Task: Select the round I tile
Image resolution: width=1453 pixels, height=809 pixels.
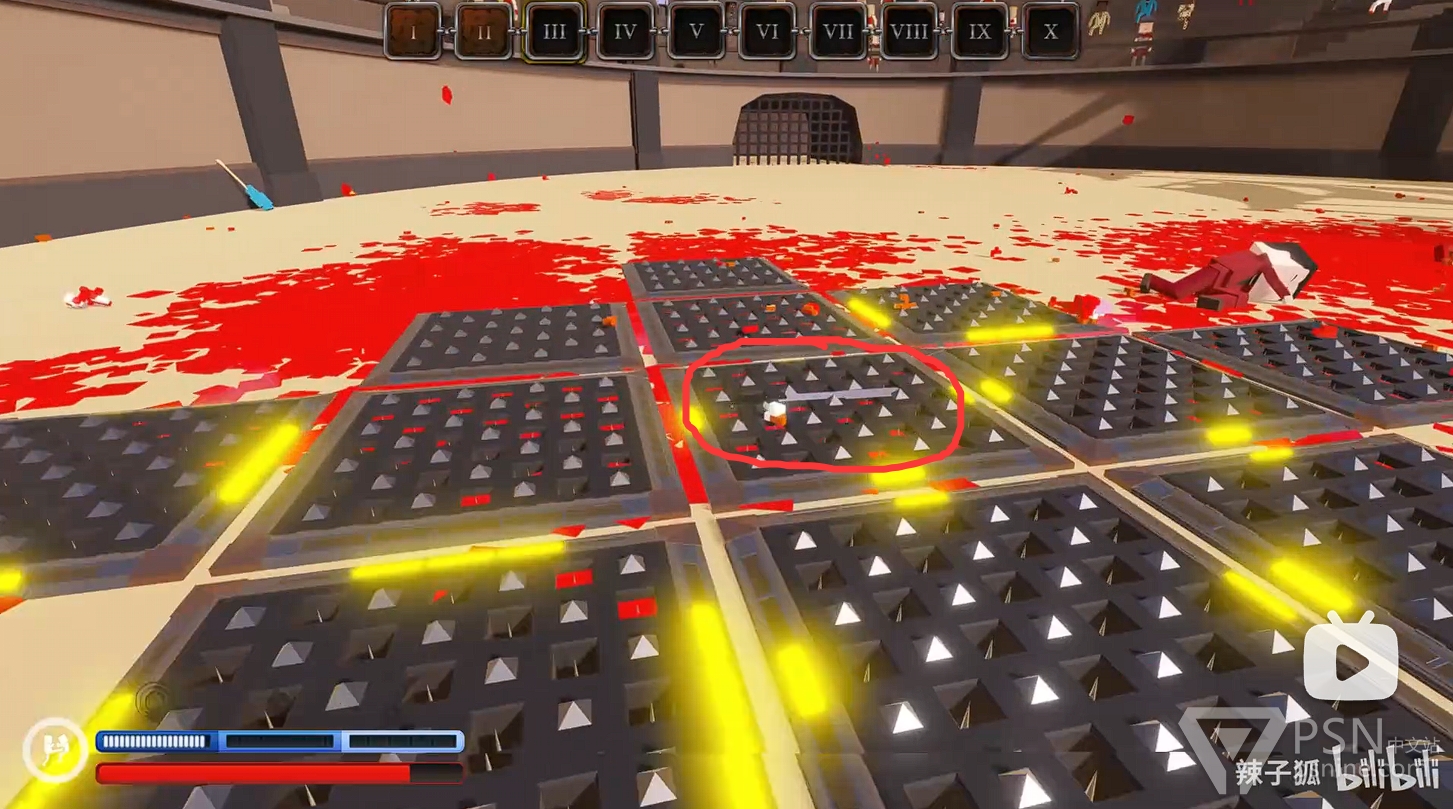Action: pyautogui.click(x=413, y=31)
